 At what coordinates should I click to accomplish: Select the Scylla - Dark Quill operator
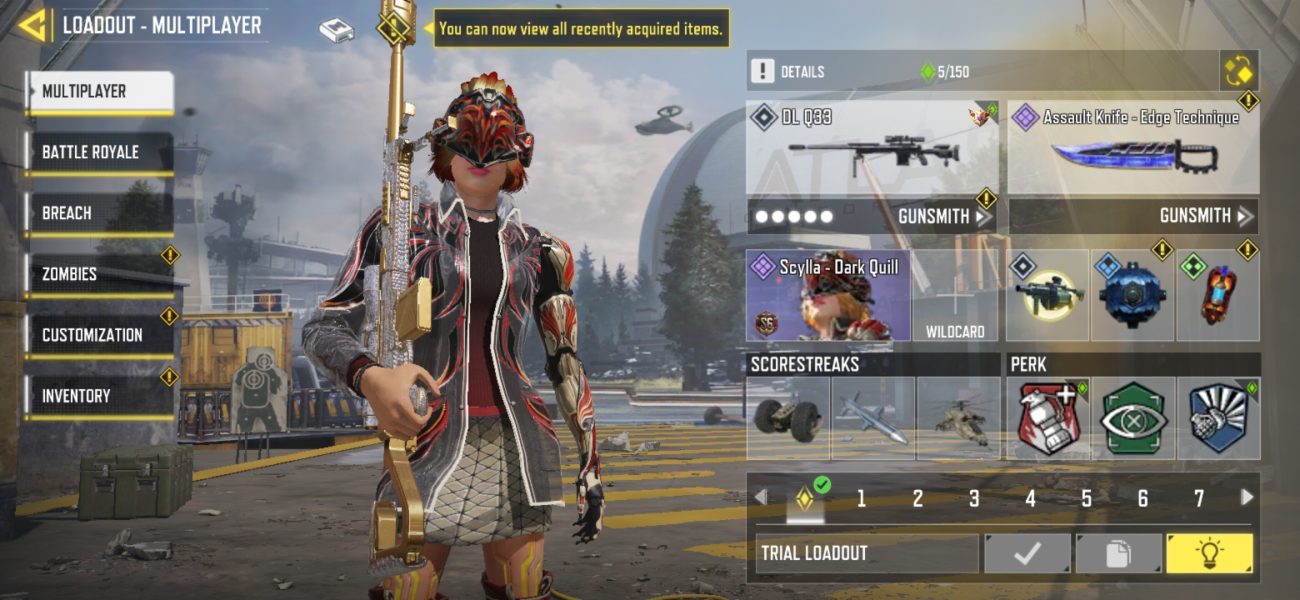pos(828,296)
